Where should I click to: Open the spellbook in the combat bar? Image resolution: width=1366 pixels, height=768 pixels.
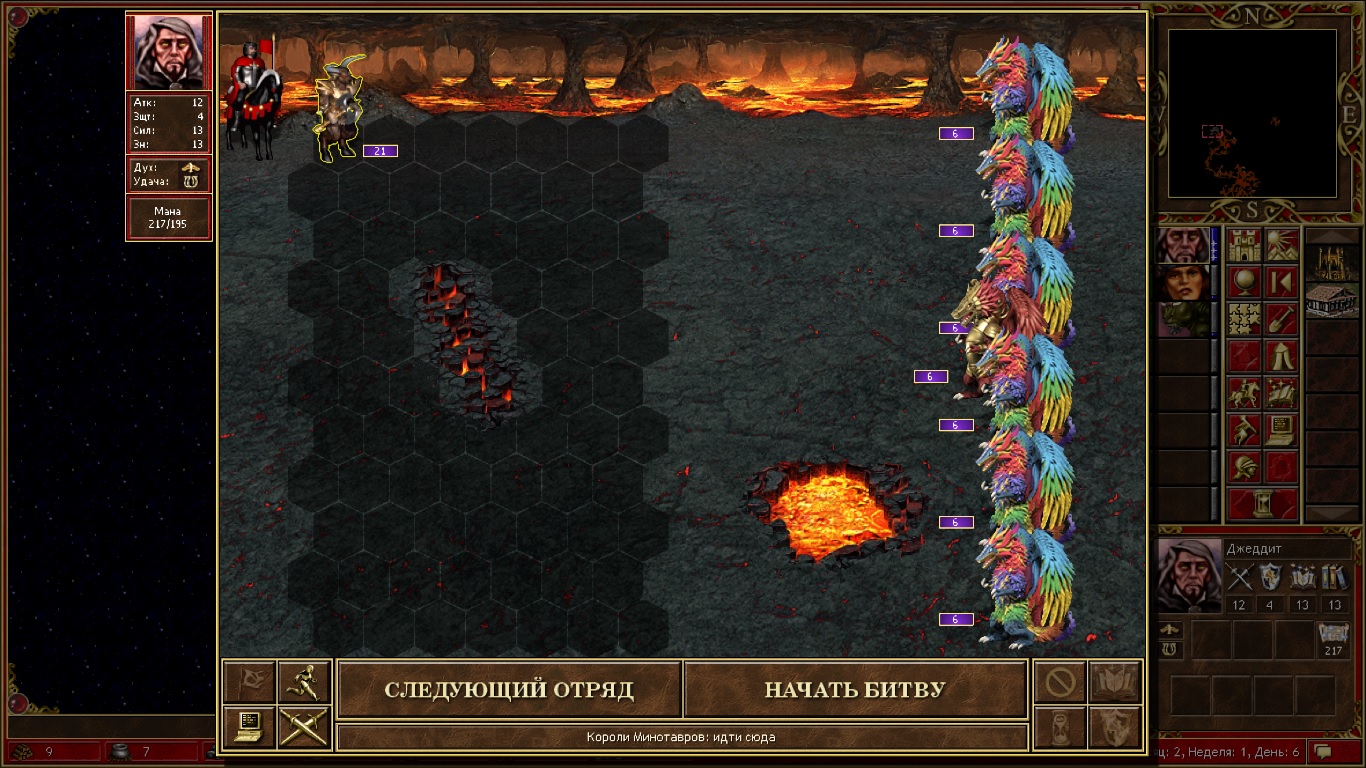1115,682
